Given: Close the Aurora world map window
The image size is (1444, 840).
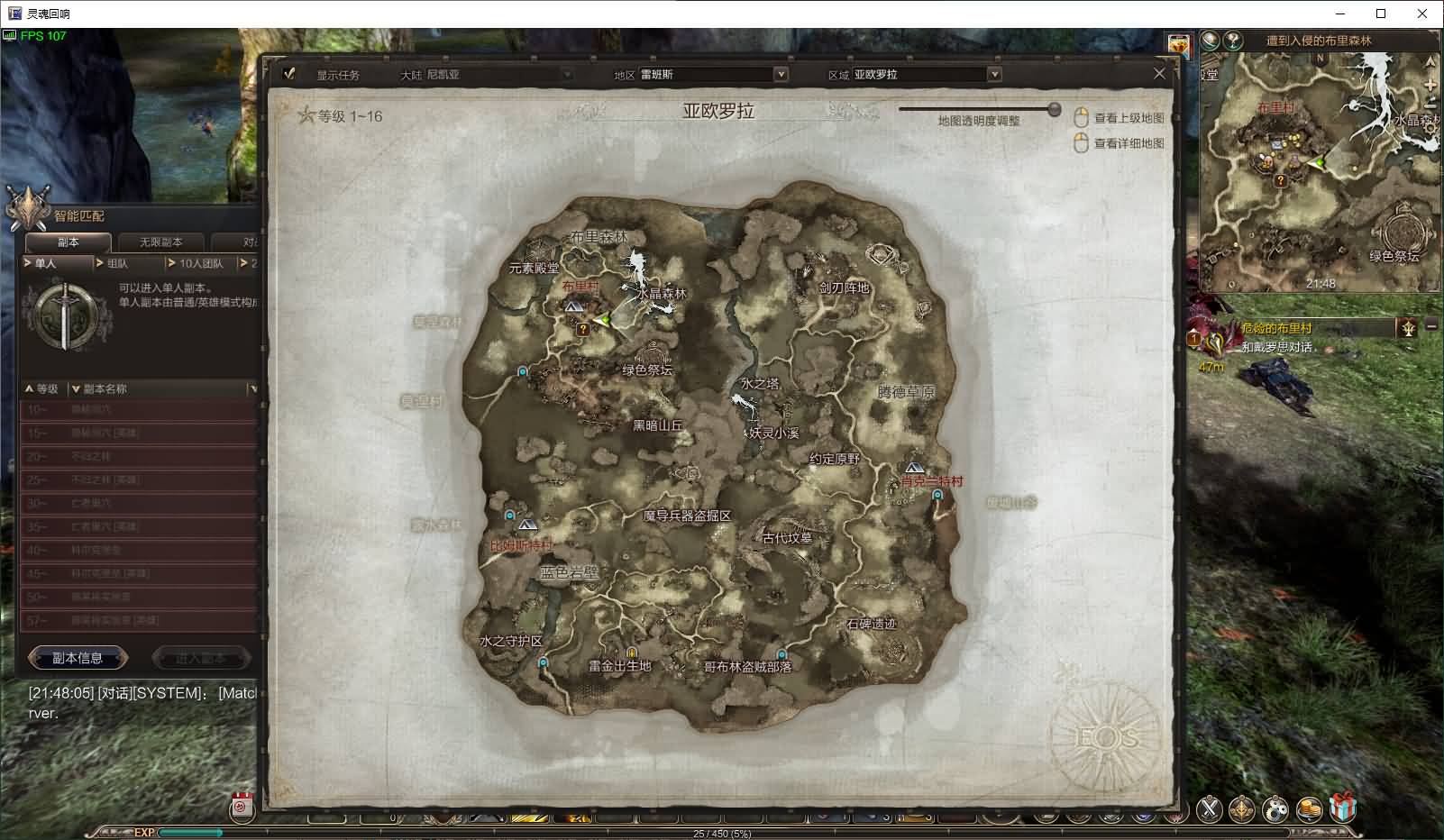Looking at the screenshot, I should coord(1159,74).
